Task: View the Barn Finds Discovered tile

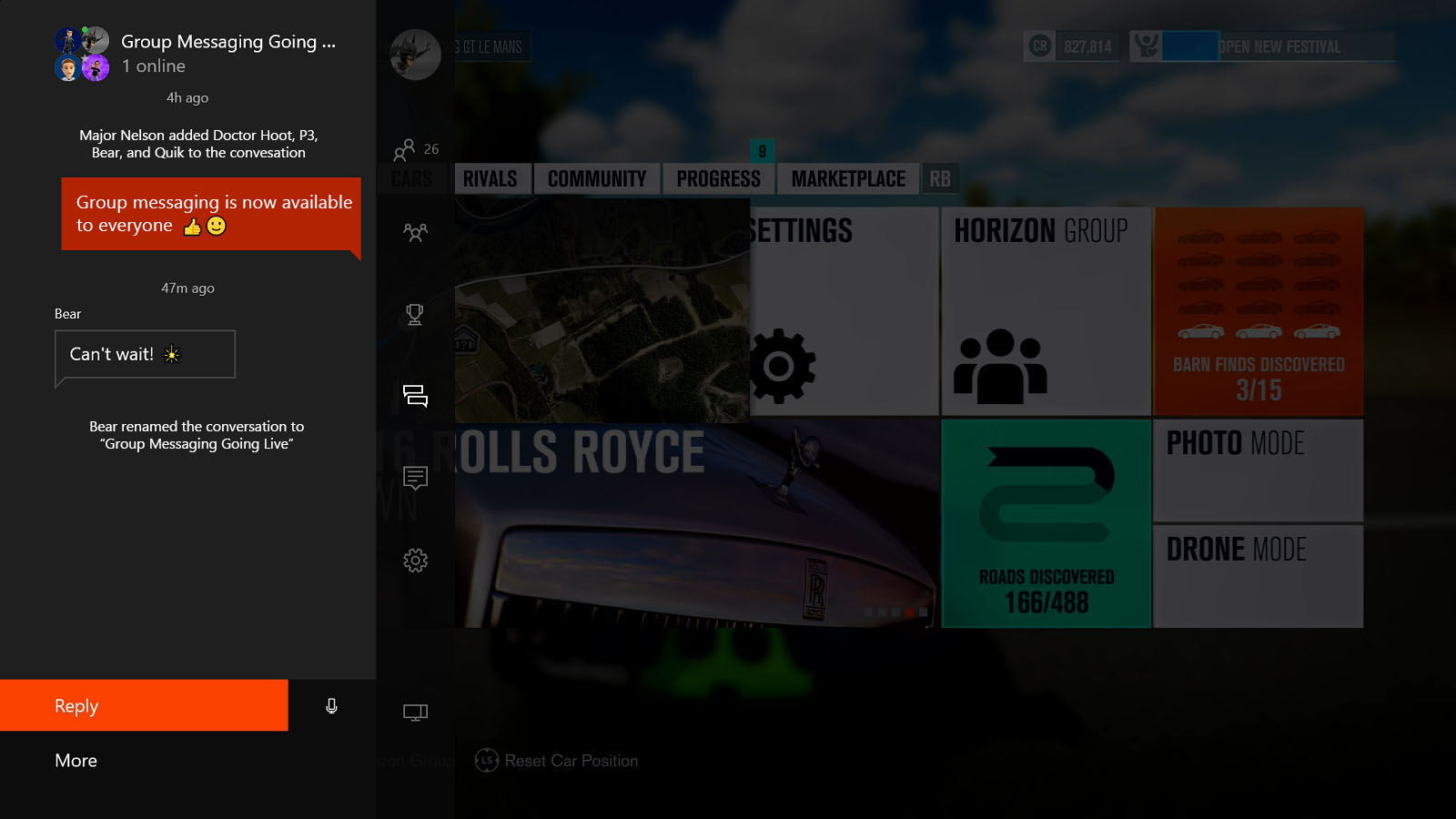Action: point(1259,311)
